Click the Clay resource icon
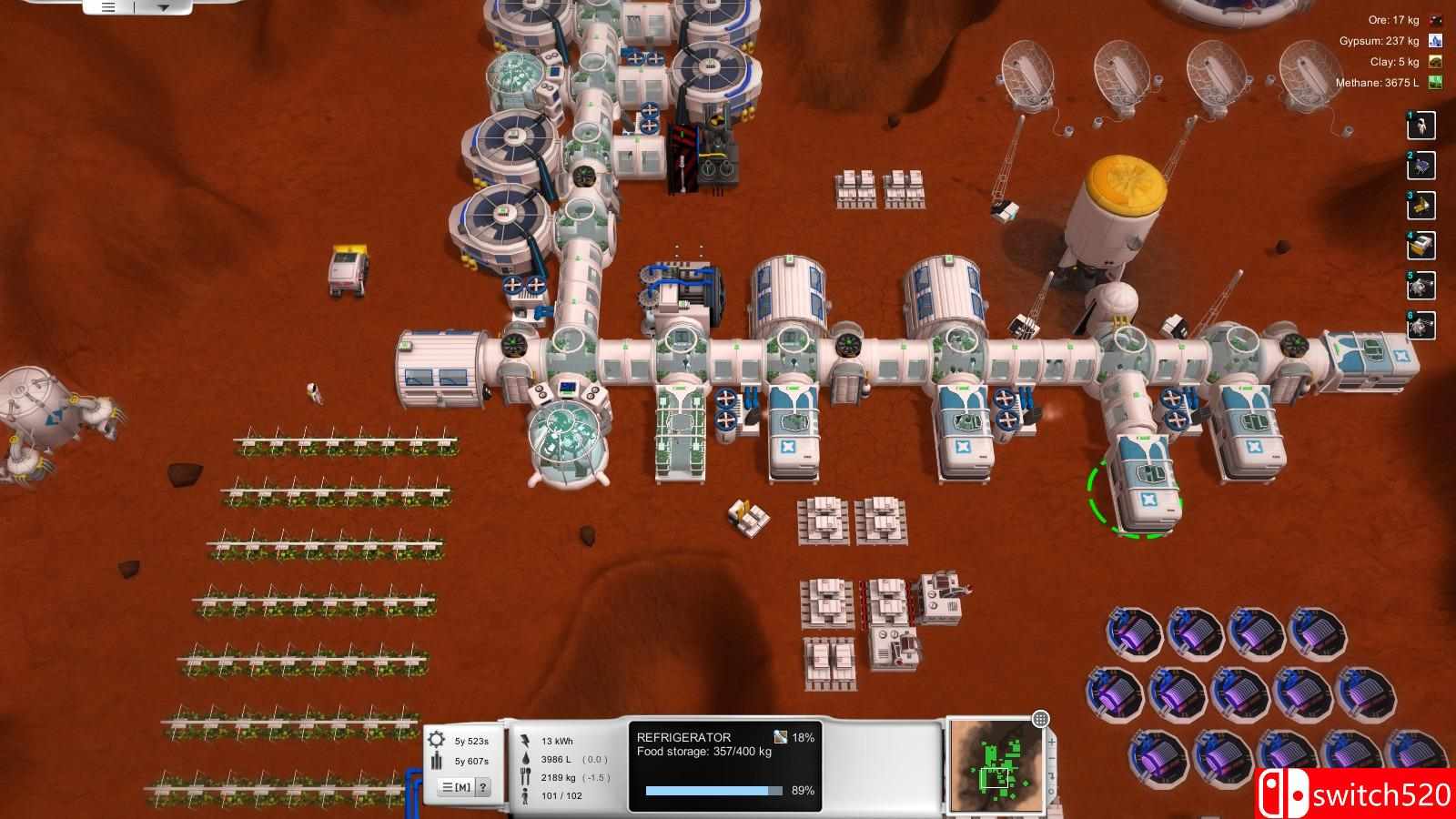Screen dimensions: 1456x819 pos(1436,62)
